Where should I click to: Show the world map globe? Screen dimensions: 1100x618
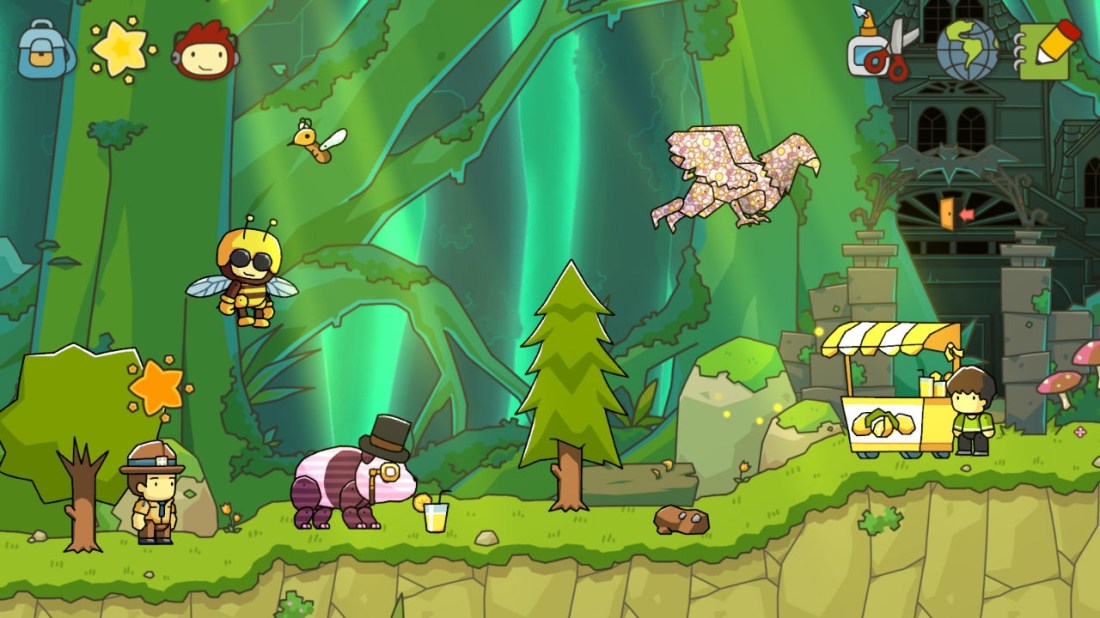967,50
